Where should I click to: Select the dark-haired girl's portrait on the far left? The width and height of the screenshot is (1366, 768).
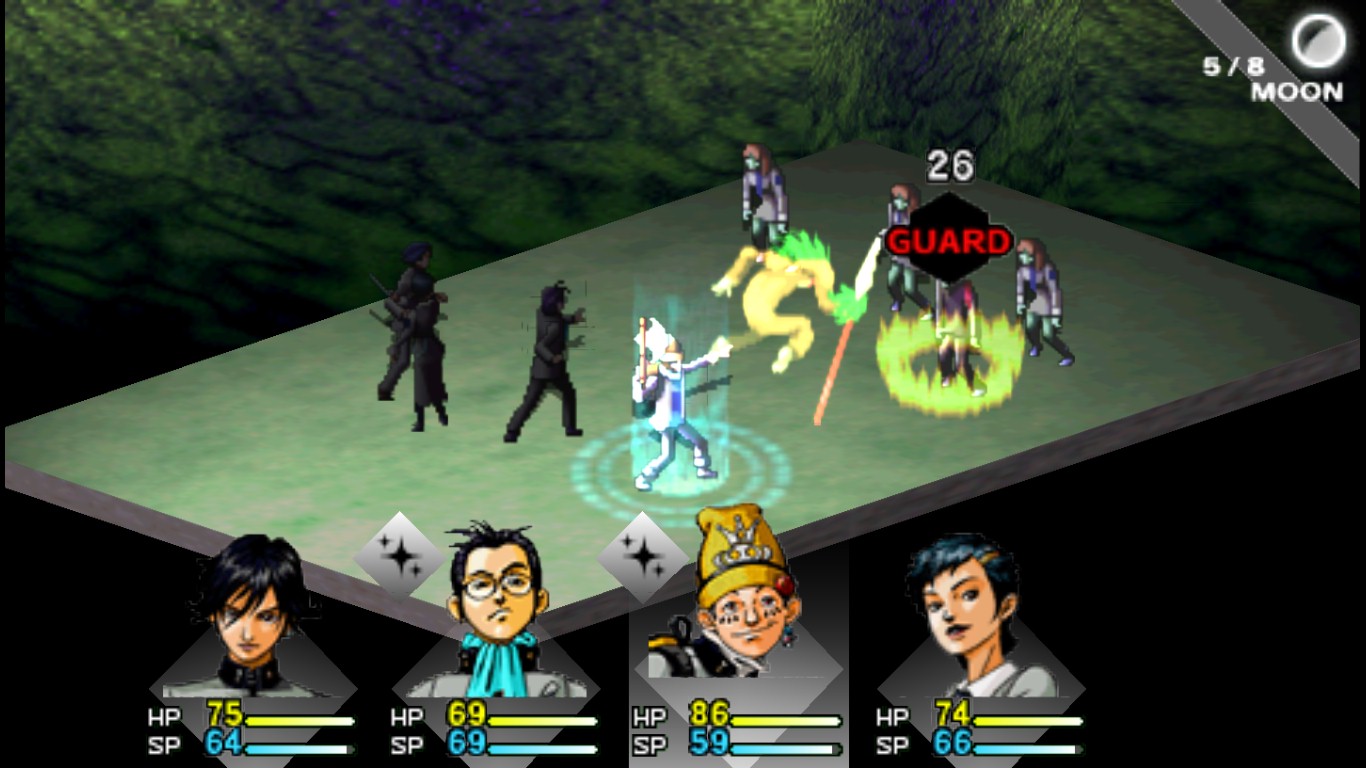[x=252, y=620]
